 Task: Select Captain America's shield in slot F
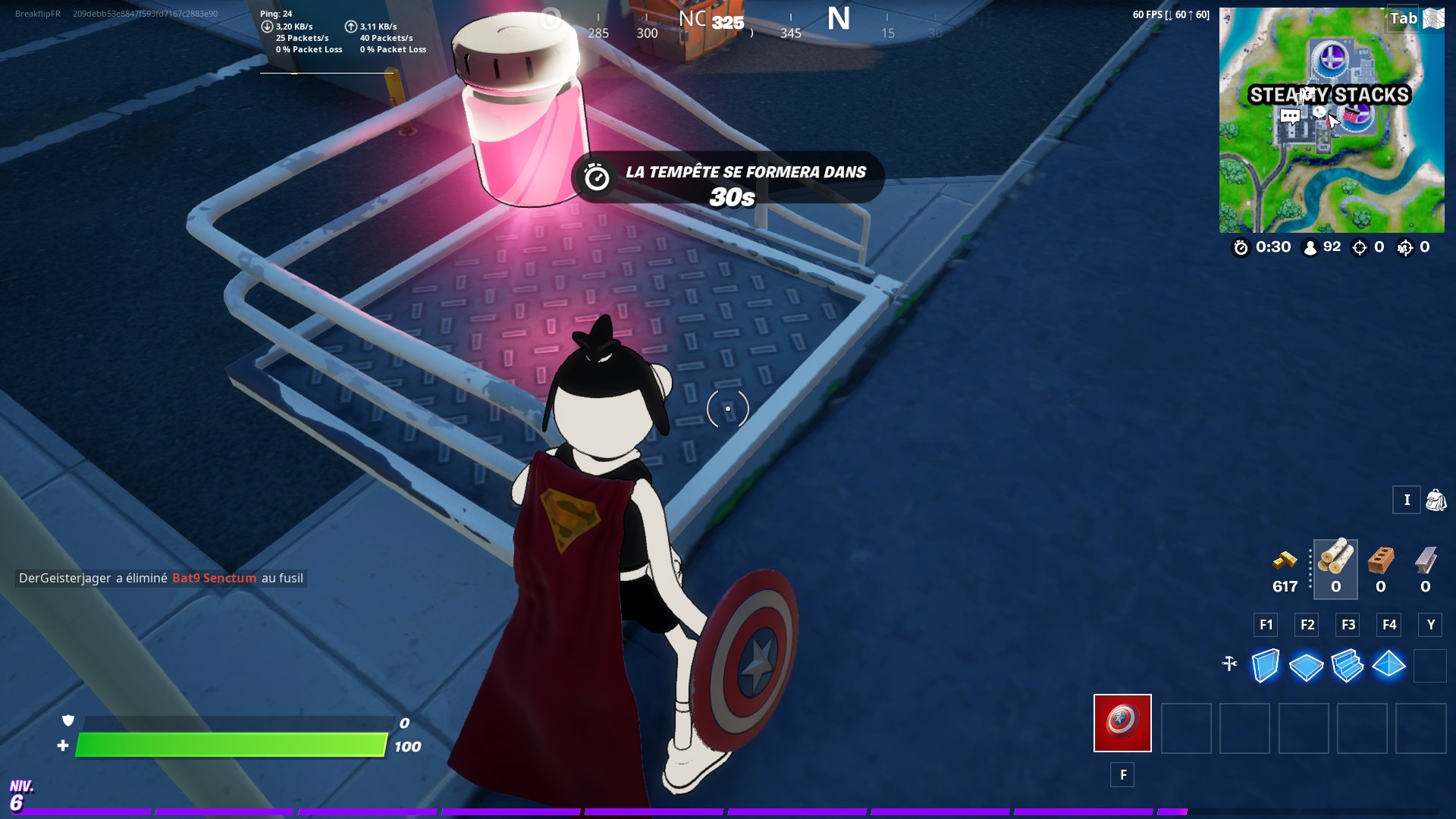tap(1122, 723)
